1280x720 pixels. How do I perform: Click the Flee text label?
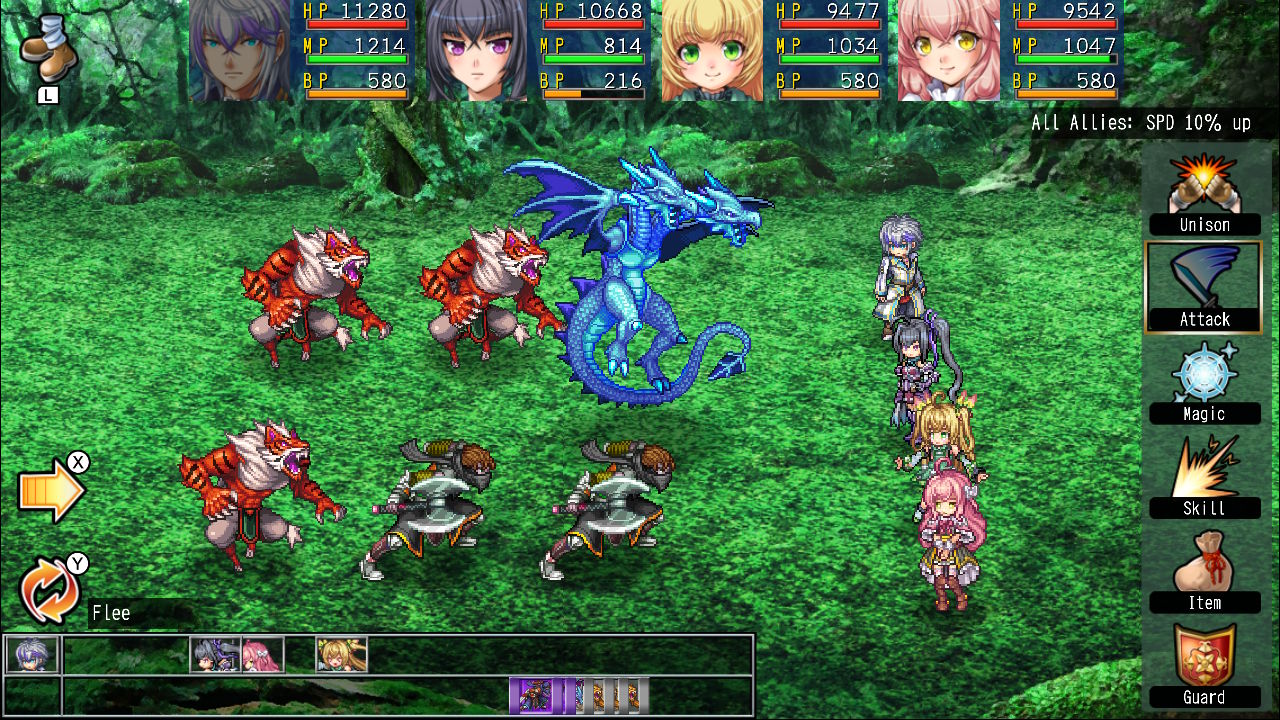pyautogui.click(x=110, y=612)
